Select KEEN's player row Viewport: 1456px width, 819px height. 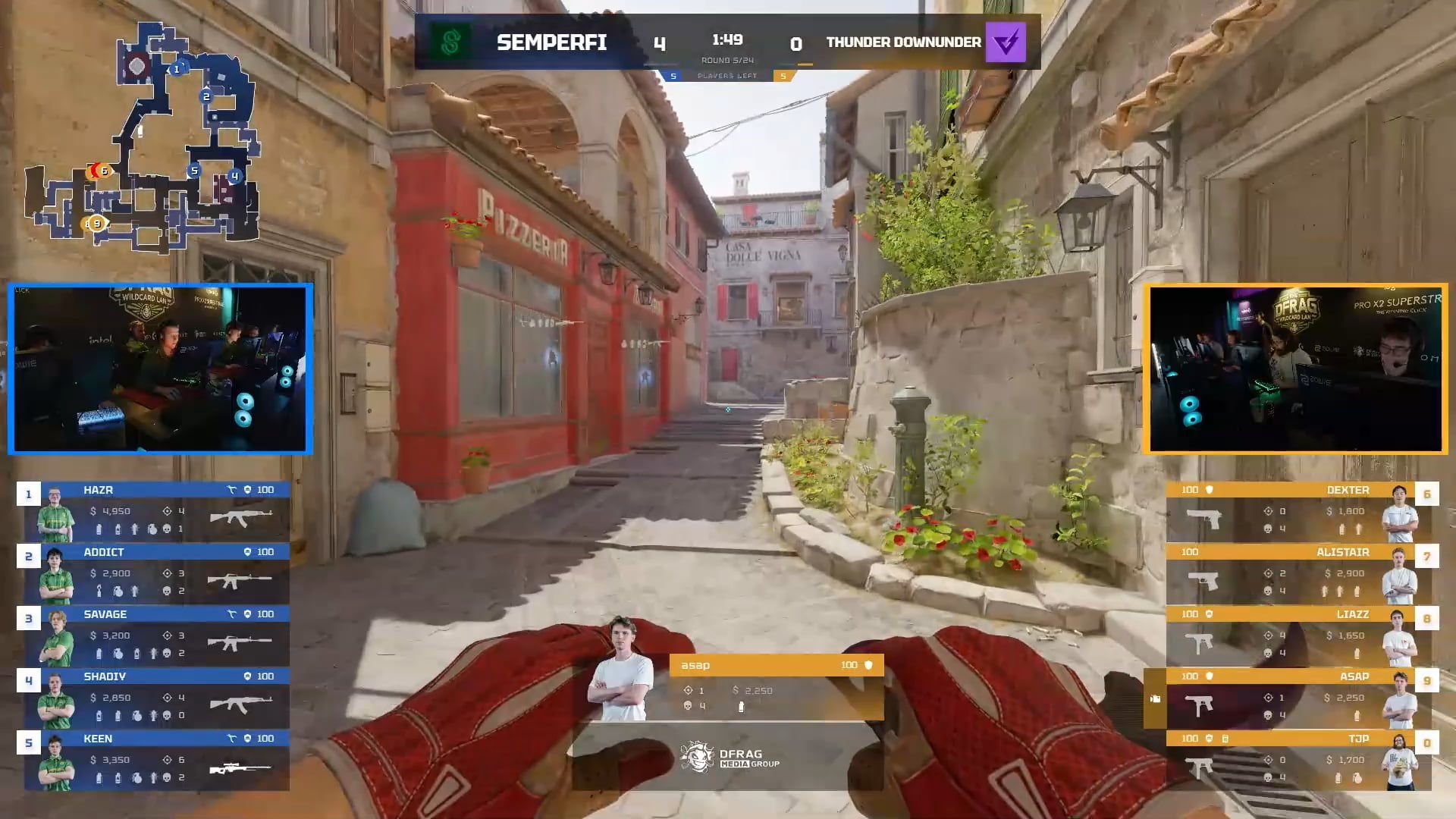(157, 760)
